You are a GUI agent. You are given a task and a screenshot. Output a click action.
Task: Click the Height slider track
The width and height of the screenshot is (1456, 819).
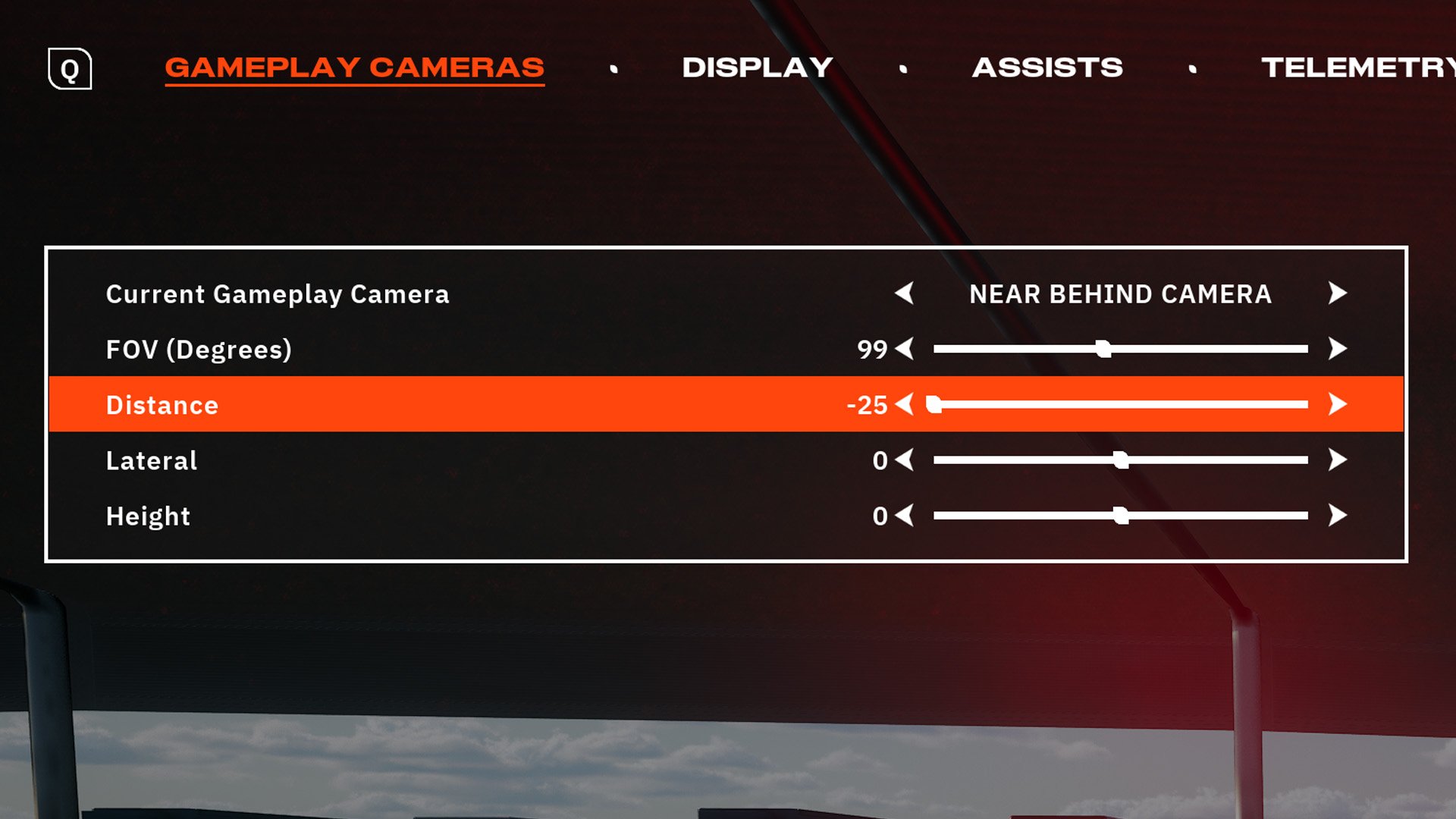1121,516
